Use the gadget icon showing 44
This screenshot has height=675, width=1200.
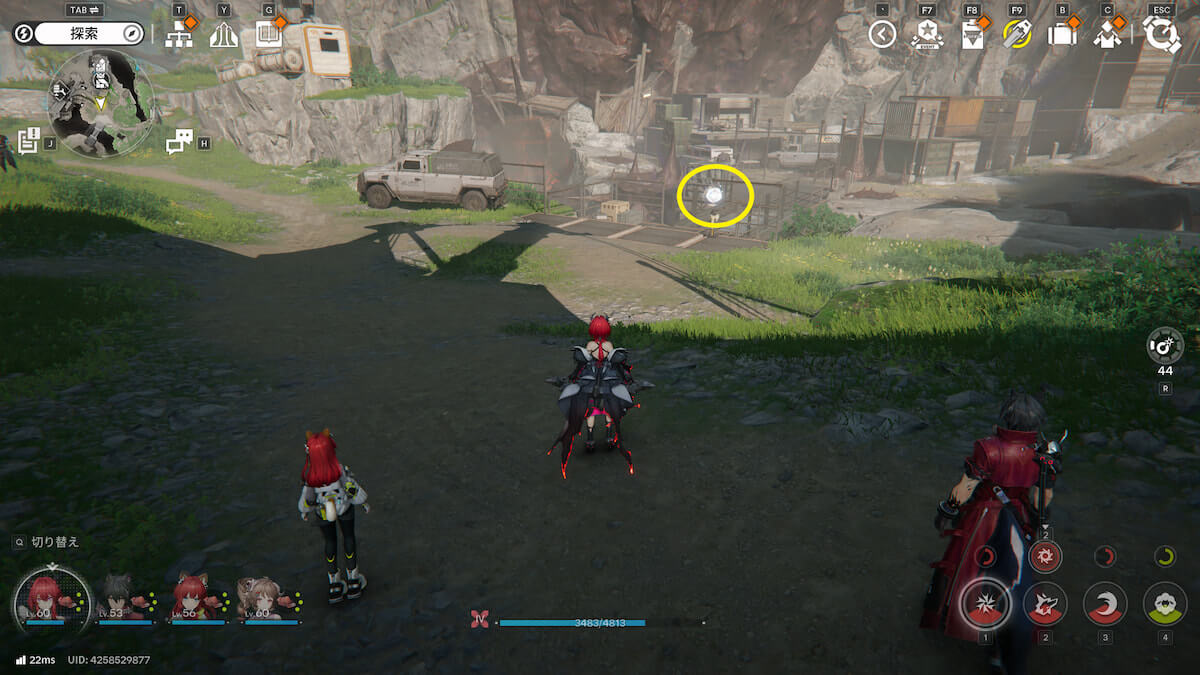point(1165,346)
